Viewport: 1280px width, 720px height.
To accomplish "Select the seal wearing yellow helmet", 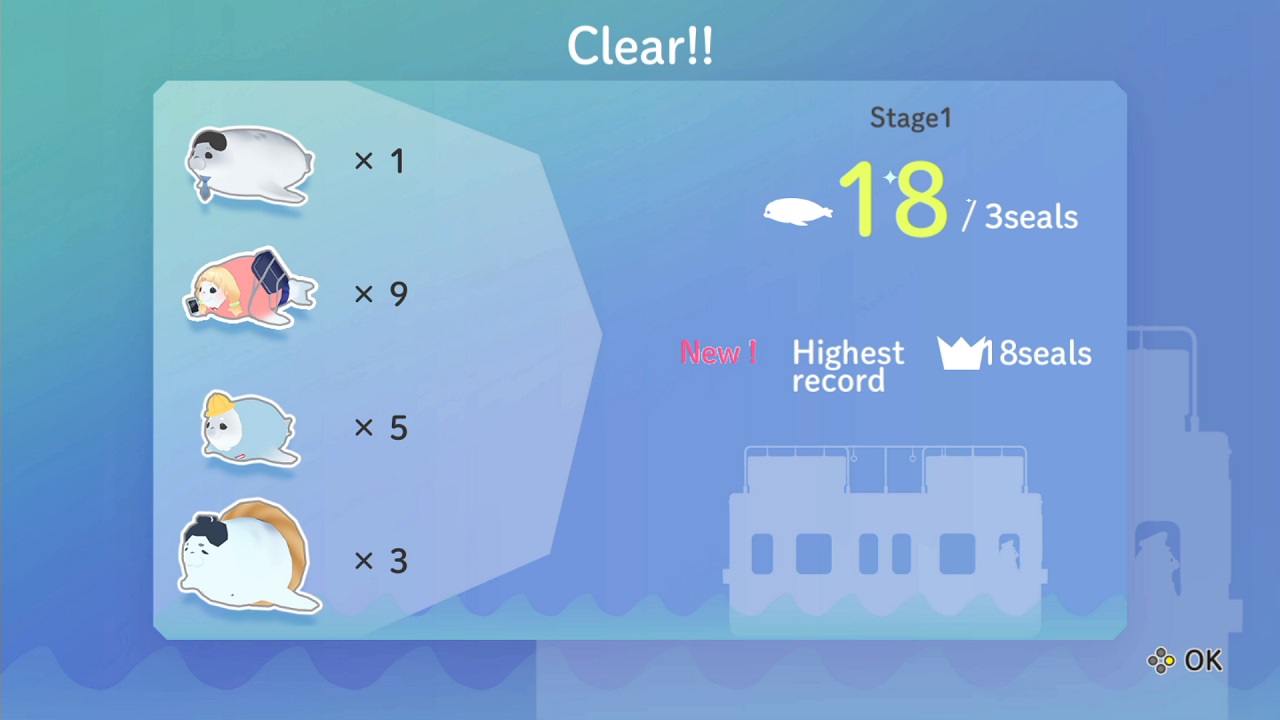I will (248, 430).
